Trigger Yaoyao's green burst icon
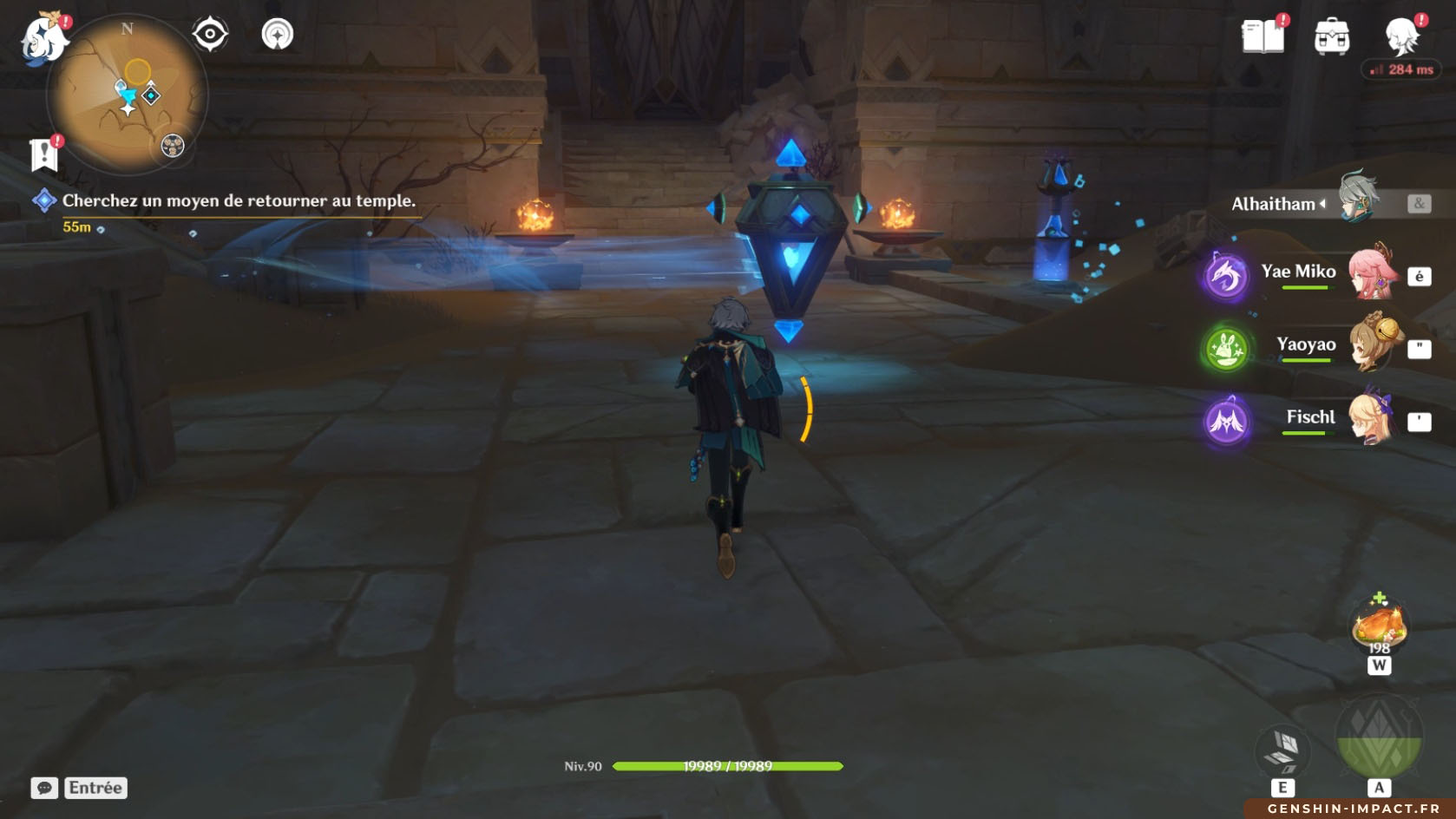Image resolution: width=1456 pixels, height=819 pixels. (1226, 349)
